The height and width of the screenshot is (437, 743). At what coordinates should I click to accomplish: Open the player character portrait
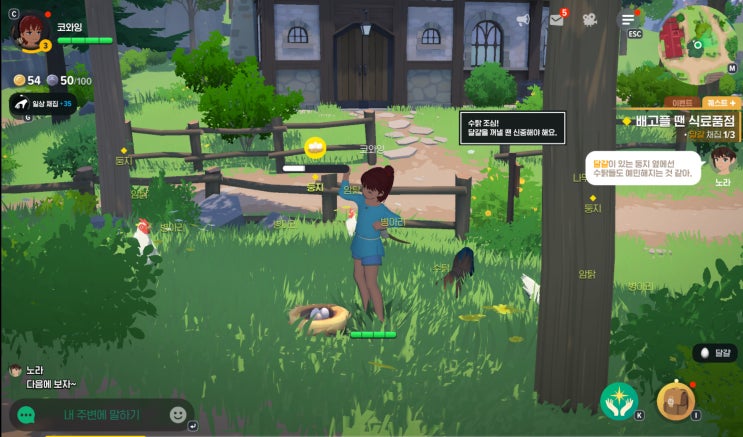pos(29,29)
